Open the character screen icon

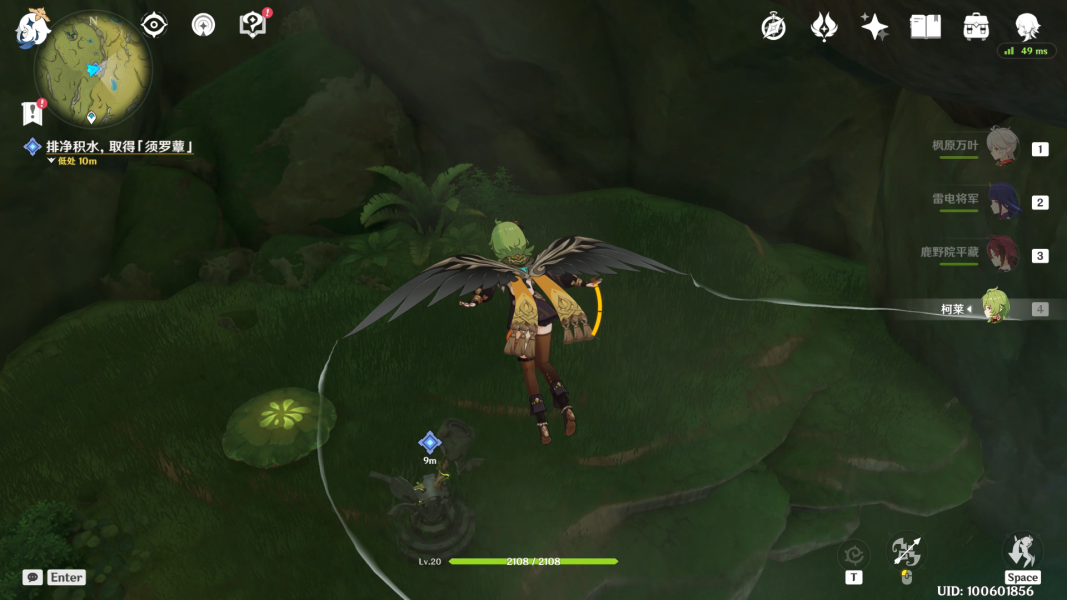tap(1027, 27)
